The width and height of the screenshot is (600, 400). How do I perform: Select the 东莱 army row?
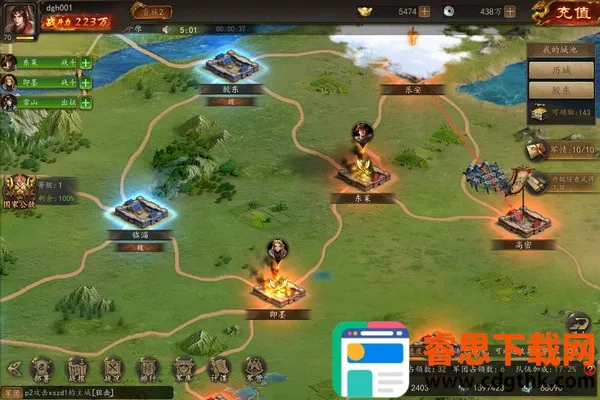click(x=45, y=63)
